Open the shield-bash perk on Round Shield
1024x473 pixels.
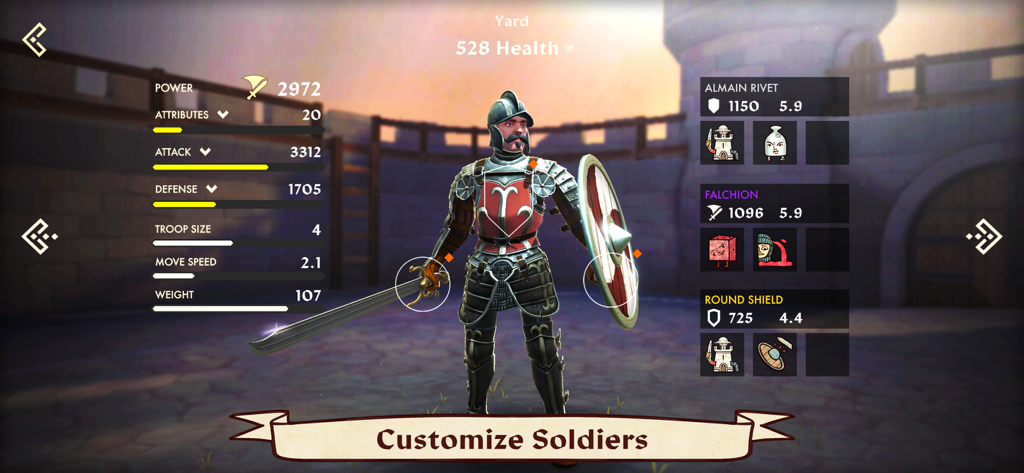pos(775,355)
